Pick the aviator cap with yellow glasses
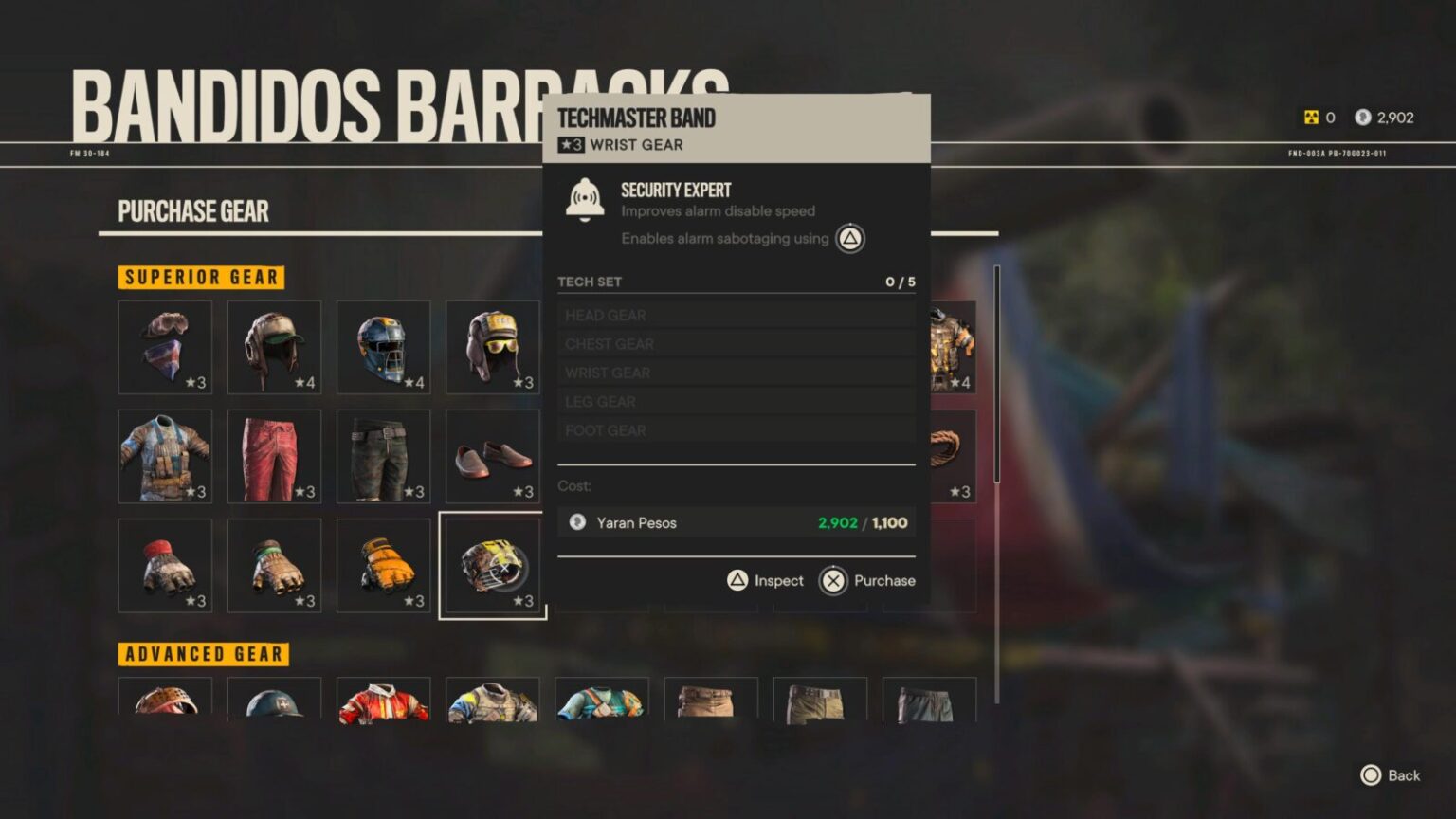The width and height of the screenshot is (1456, 819). [x=492, y=347]
